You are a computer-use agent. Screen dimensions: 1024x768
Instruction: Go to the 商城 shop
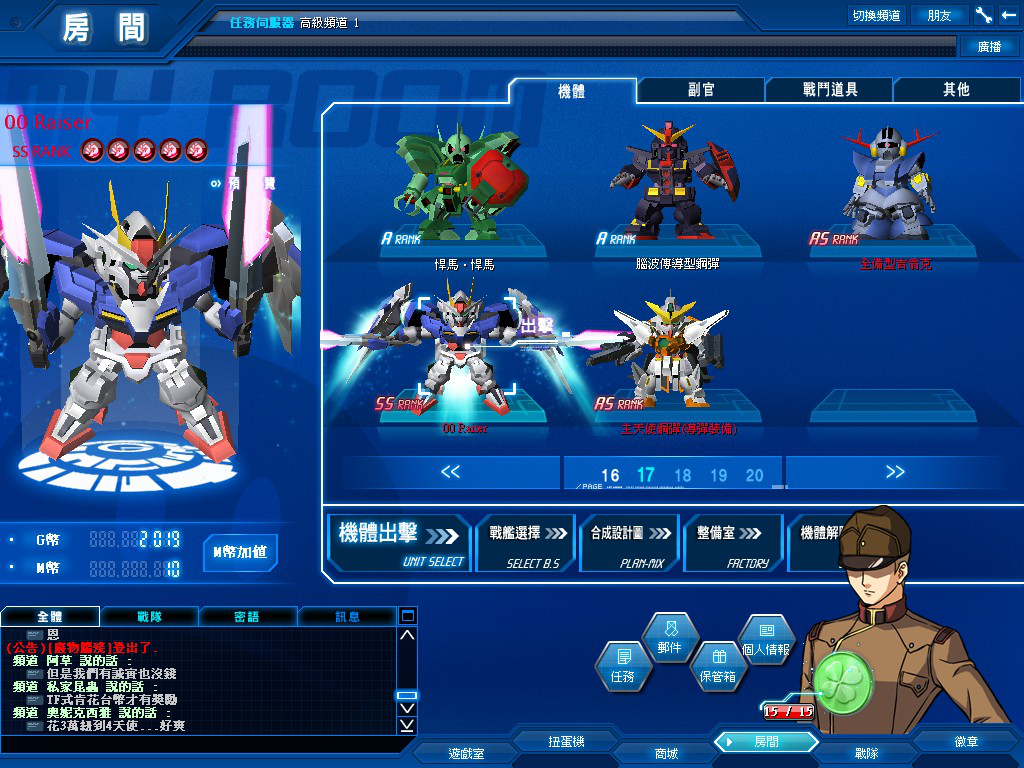click(x=665, y=753)
